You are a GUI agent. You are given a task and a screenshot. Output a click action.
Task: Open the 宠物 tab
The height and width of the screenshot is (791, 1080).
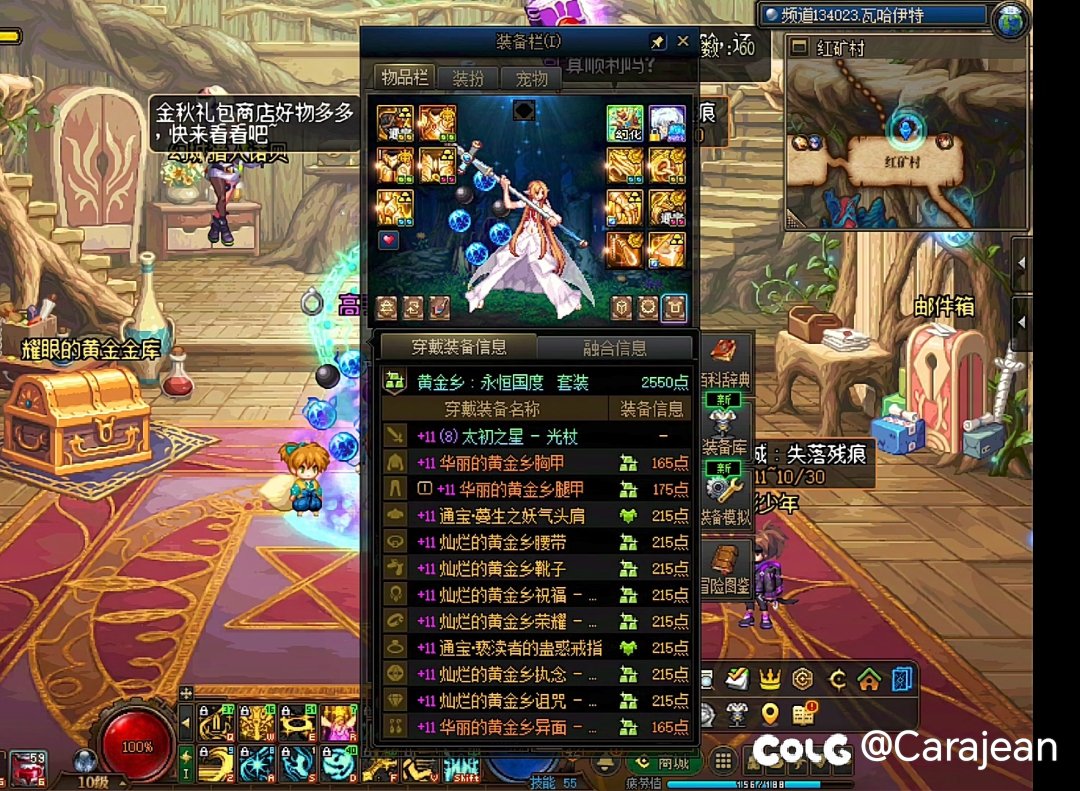(x=531, y=78)
